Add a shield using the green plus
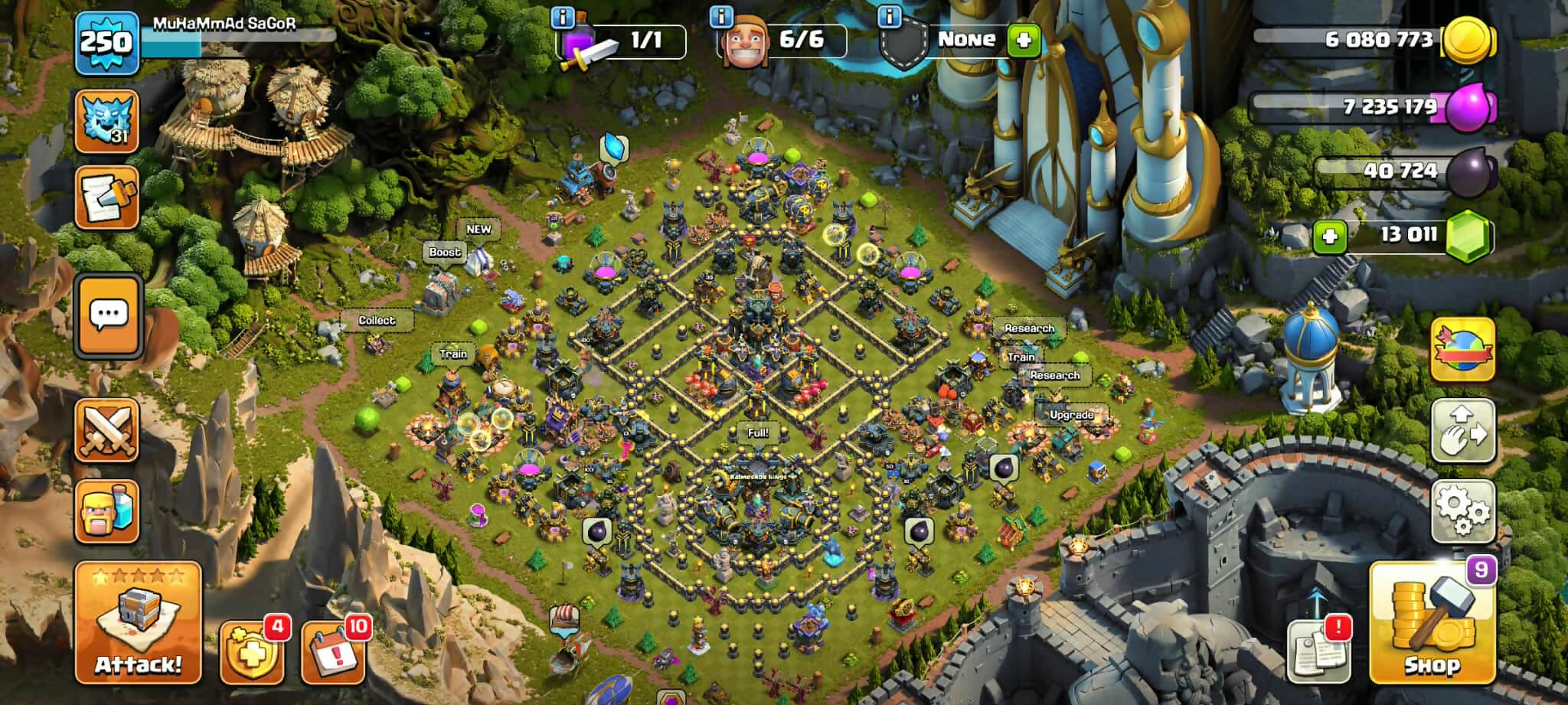The image size is (1568, 705). pos(1024,41)
